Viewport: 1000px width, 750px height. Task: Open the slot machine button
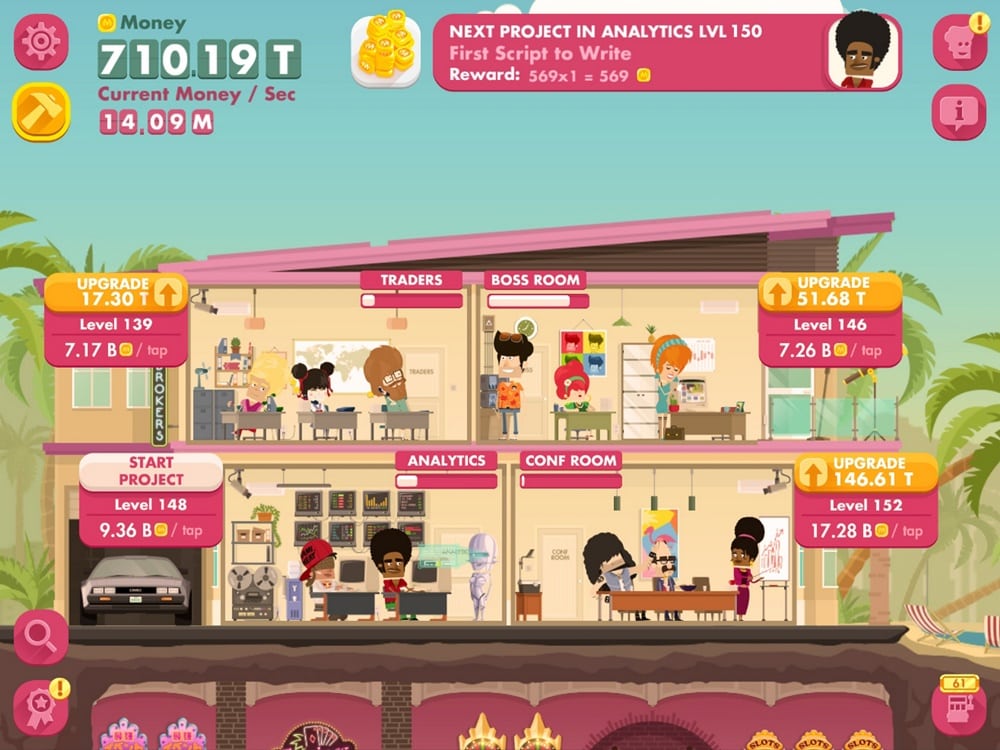tap(958, 707)
